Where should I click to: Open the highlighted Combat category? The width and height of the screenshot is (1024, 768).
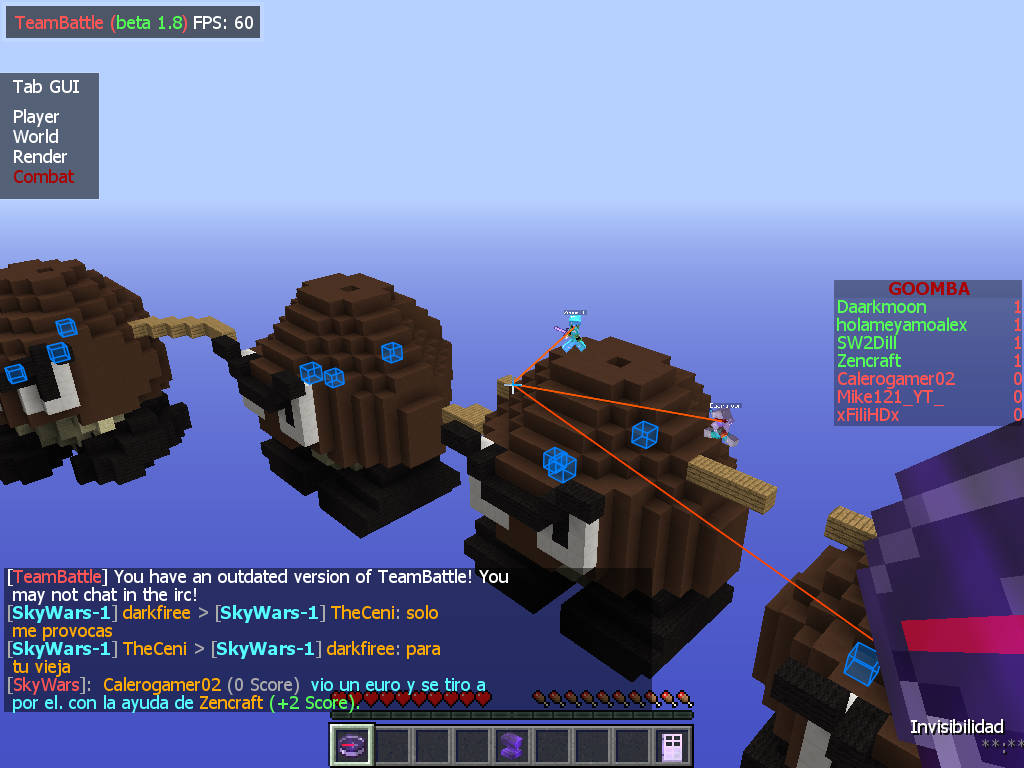pyautogui.click(x=43, y=177)
